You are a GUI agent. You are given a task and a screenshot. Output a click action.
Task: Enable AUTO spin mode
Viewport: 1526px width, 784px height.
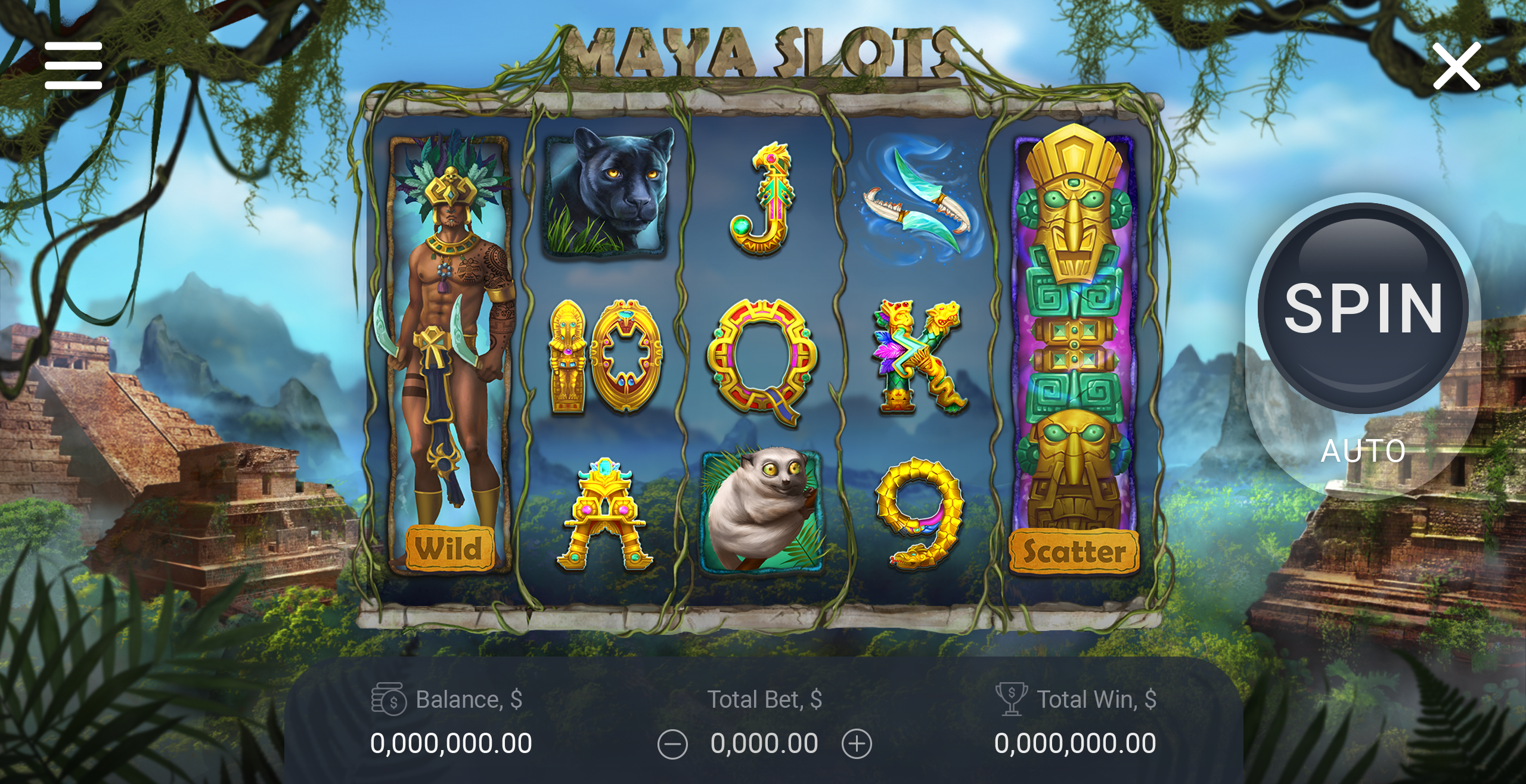[1363, 451]
